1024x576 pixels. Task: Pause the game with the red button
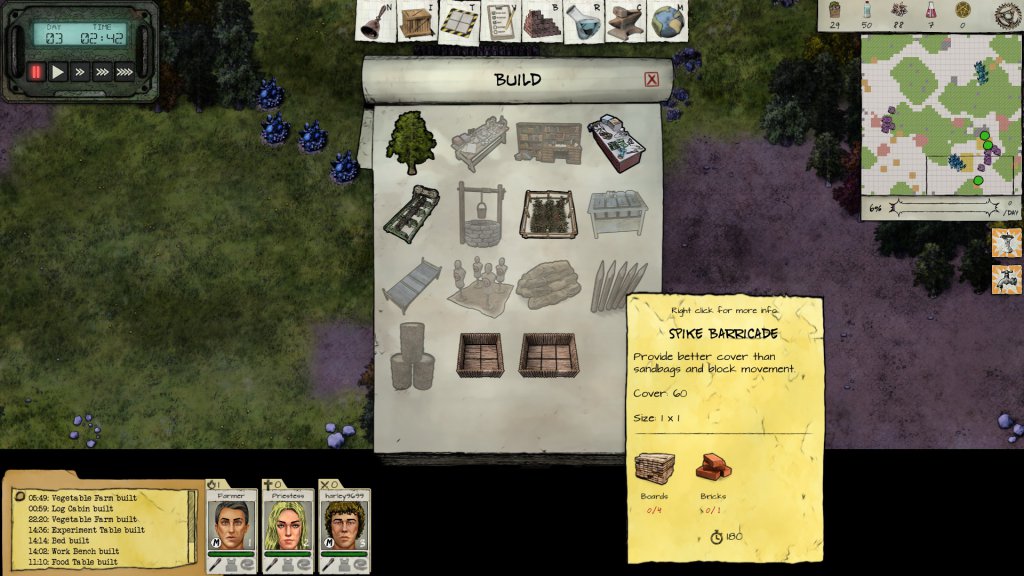click(36, 72)
